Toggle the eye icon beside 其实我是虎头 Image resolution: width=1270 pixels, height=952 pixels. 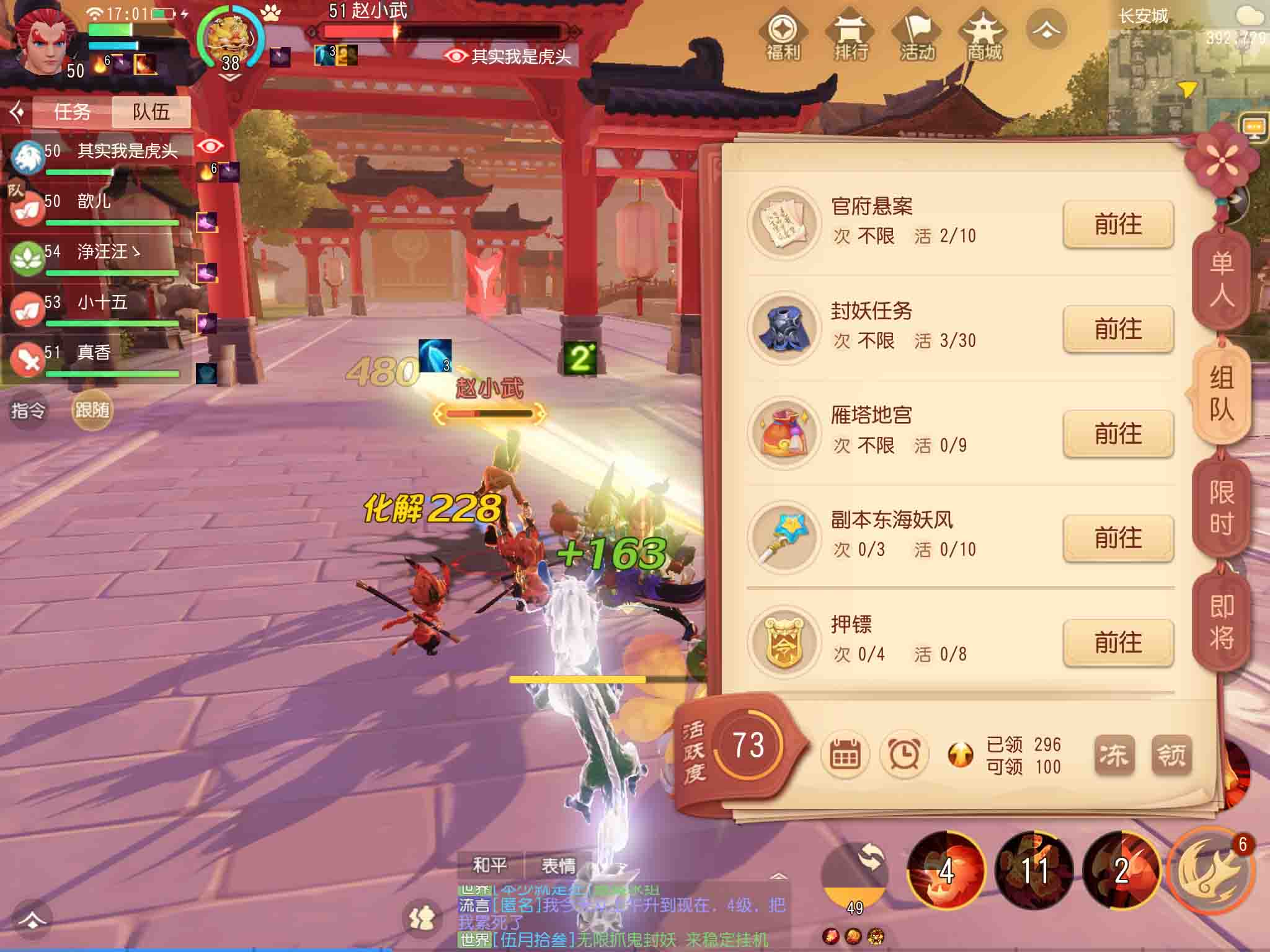211,146
